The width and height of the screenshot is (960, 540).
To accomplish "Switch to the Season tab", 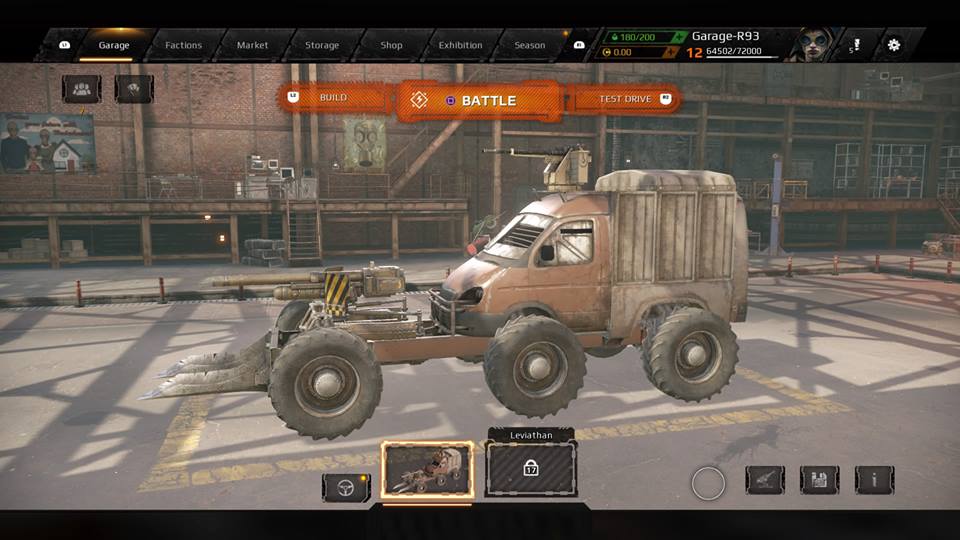I will pyautogui.click(x=530, y=45).
